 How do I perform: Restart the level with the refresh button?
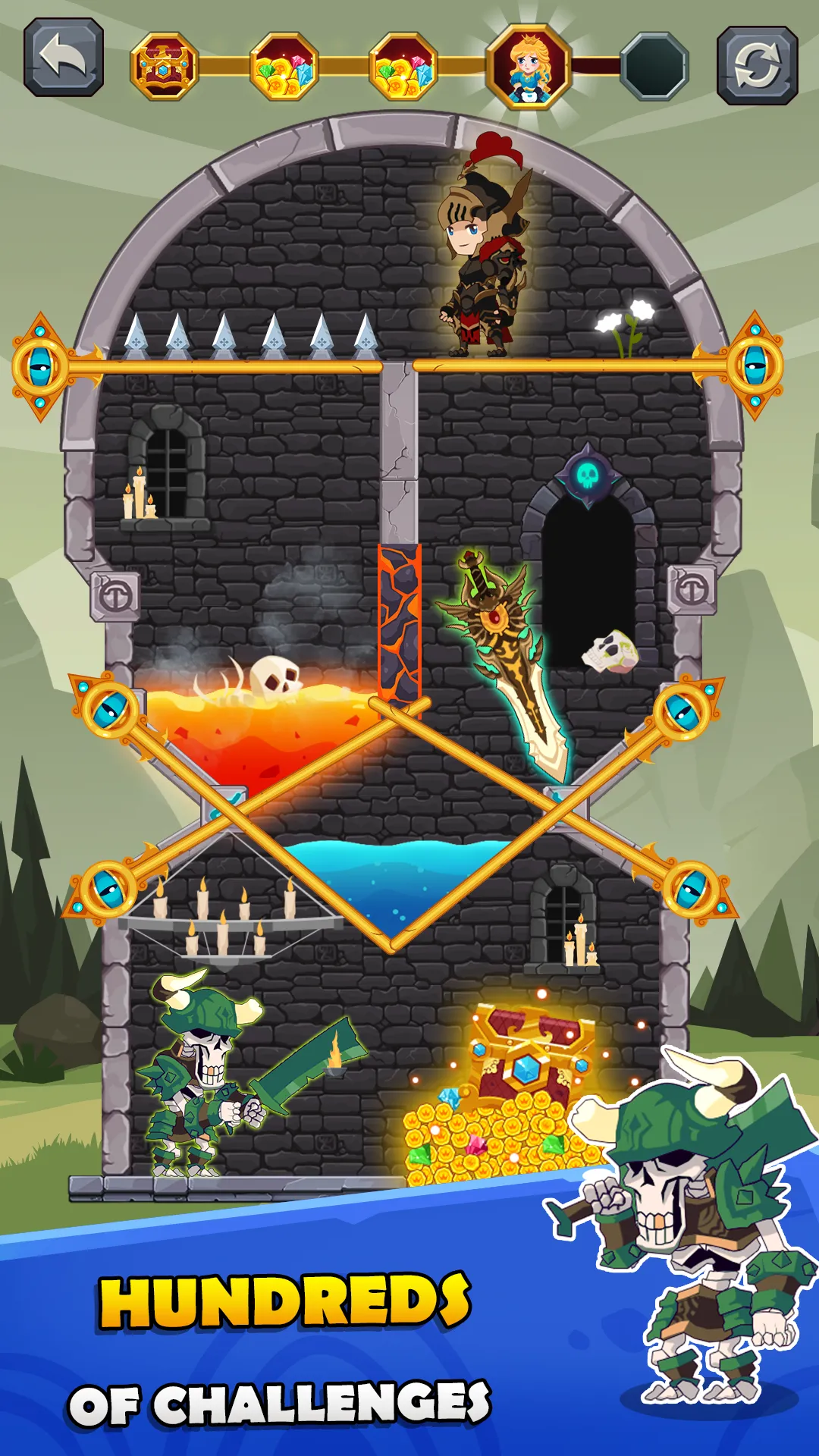[x=757, y=65]
